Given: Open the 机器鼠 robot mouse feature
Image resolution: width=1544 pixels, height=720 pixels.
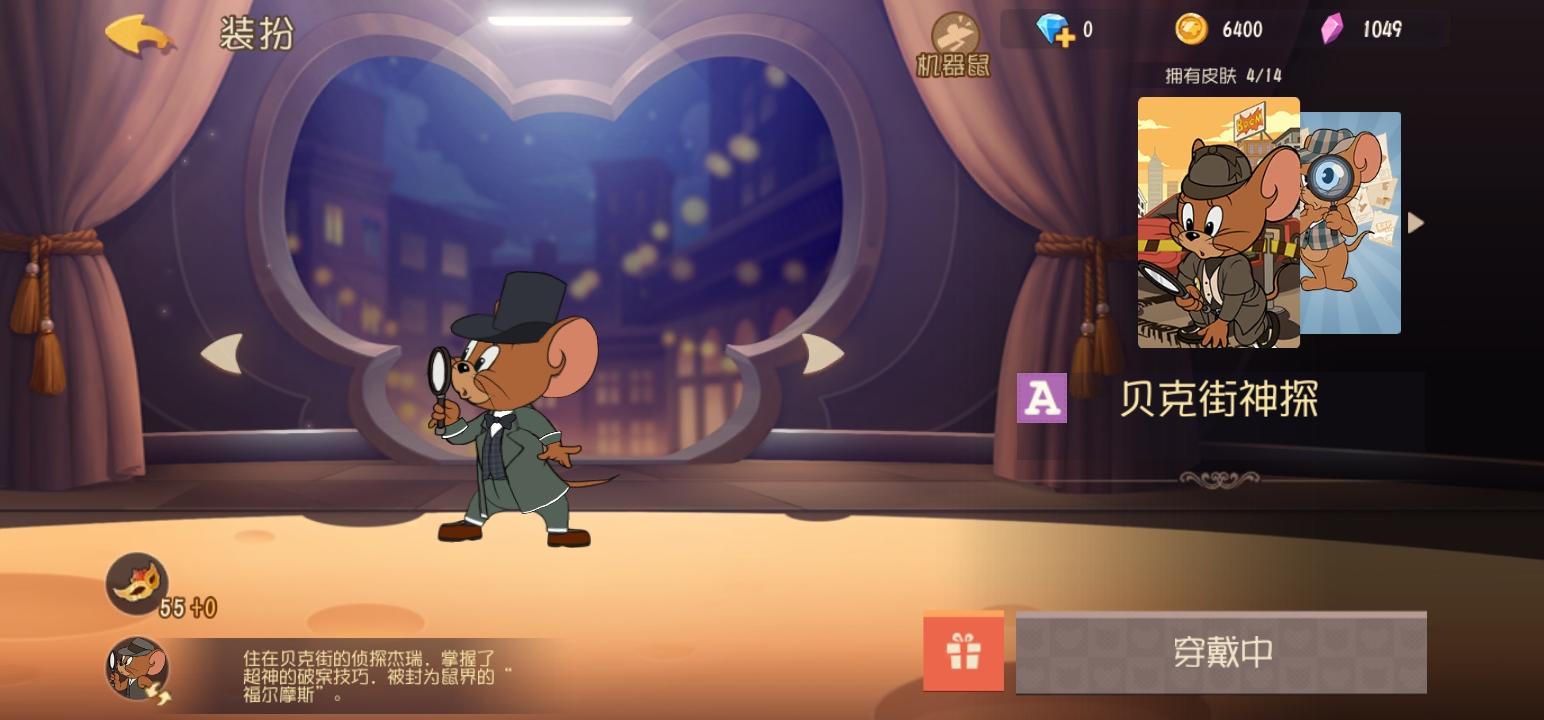Looking at the screenshot, I should 955,35.
